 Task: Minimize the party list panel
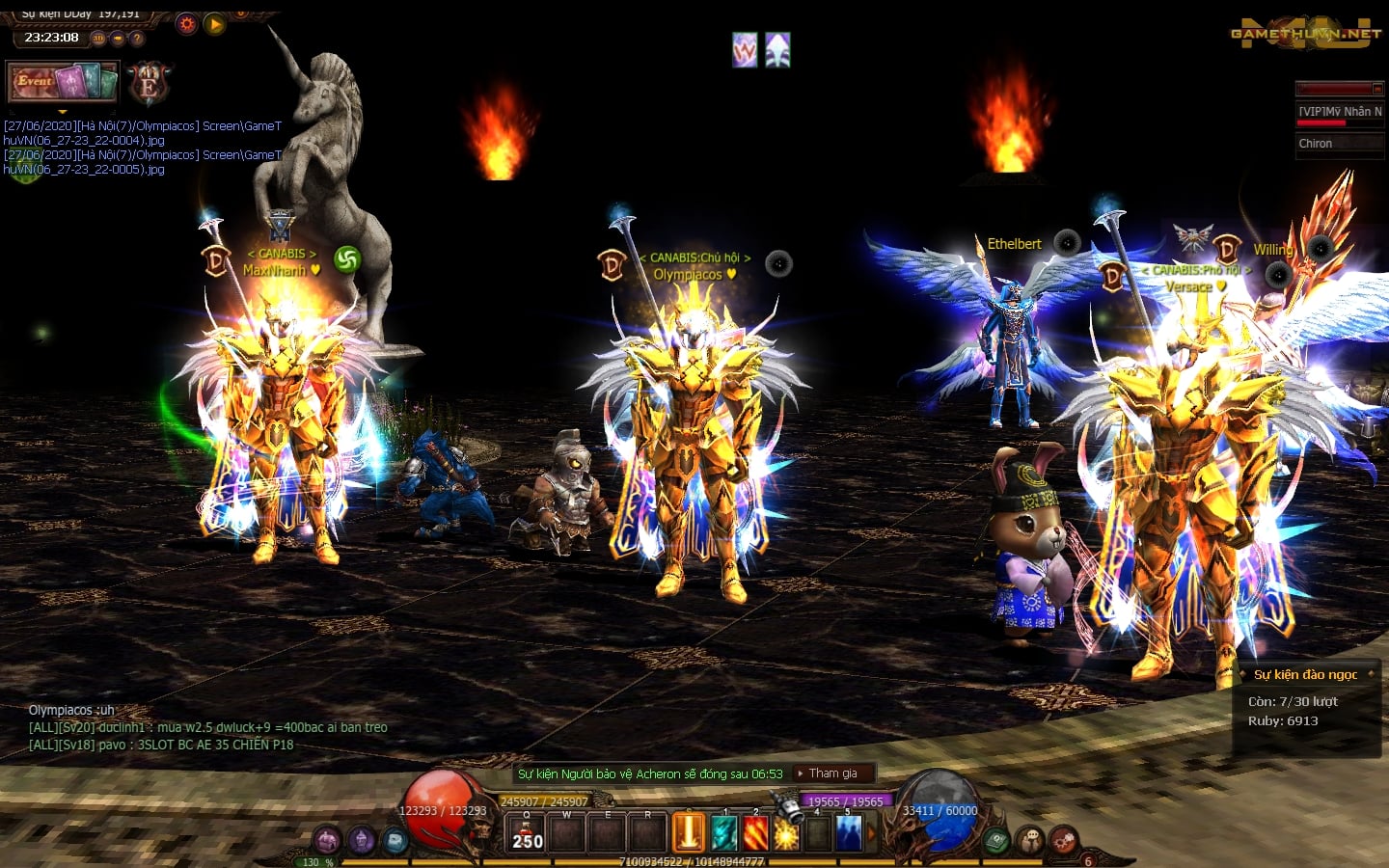point(1378,89)
